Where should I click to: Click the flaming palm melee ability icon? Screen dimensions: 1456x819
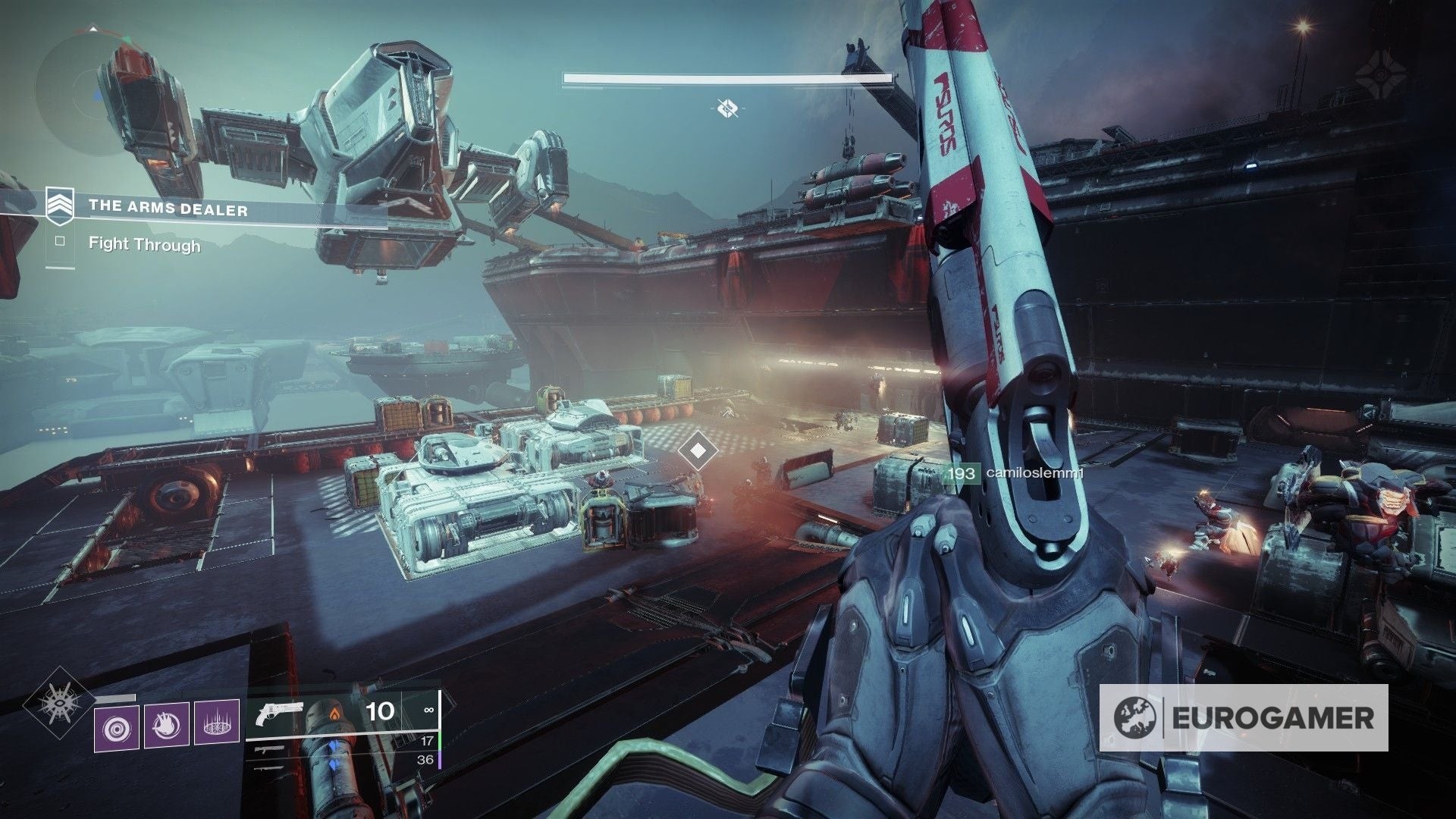point(165,723)
